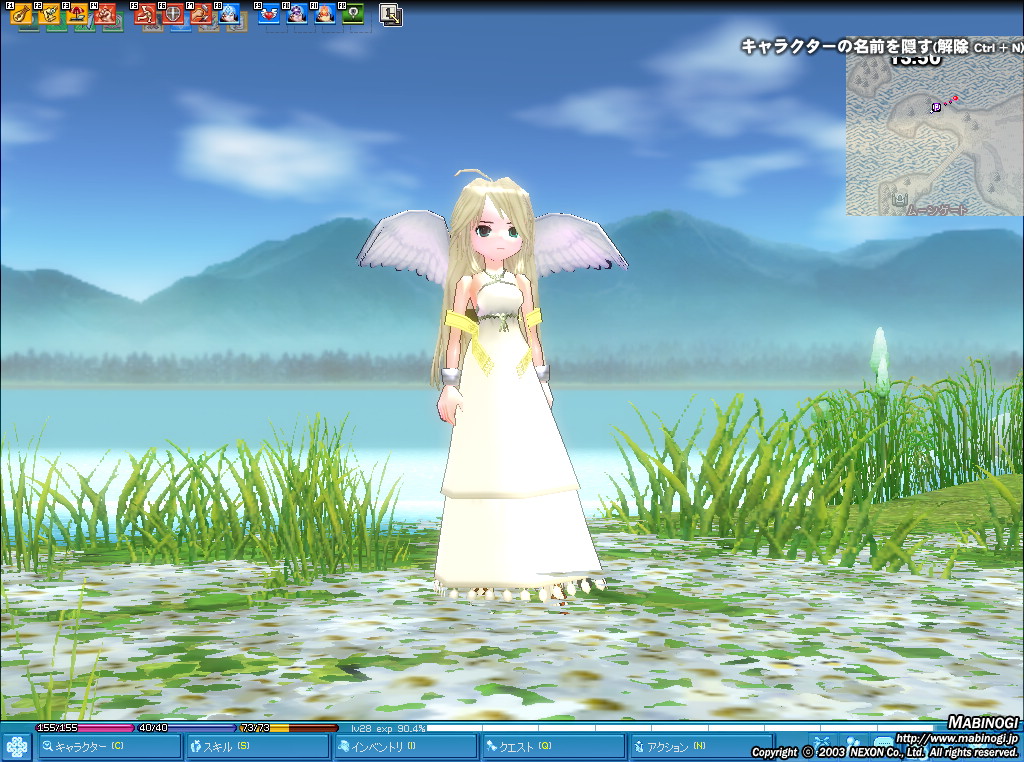Open the Character (キャラクター) window
The height and width of the screenshot is (762, 1024).
(110, 746)
